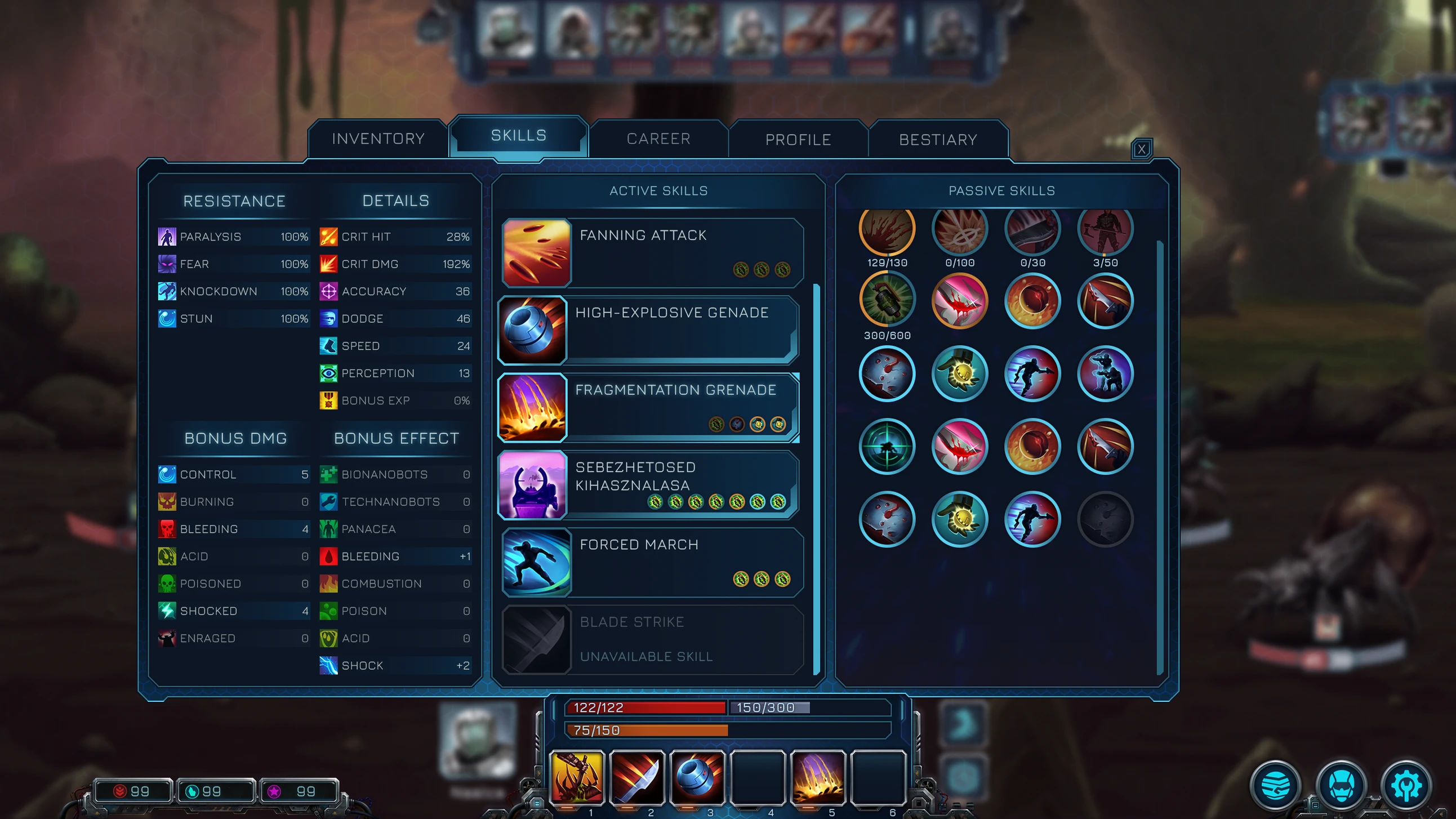1456x819 pixels.
Task: Activate the blade slash hotbar ability
Action: click(636, 777)
